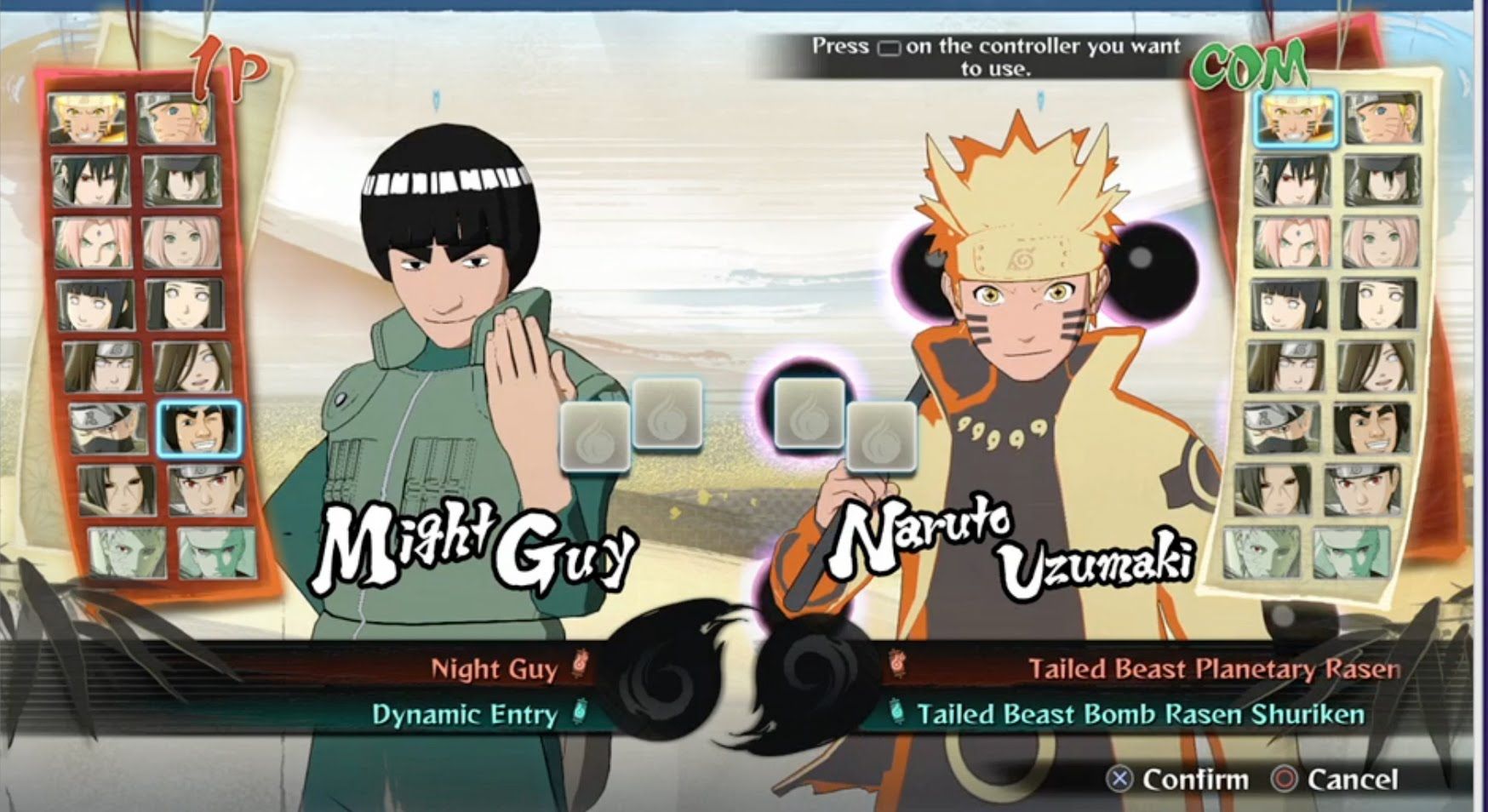Choose Sakura with forehead seal in COM roster
Image resolution: width=1488 pixels, height=812 pixels.
pos(1291,243)
